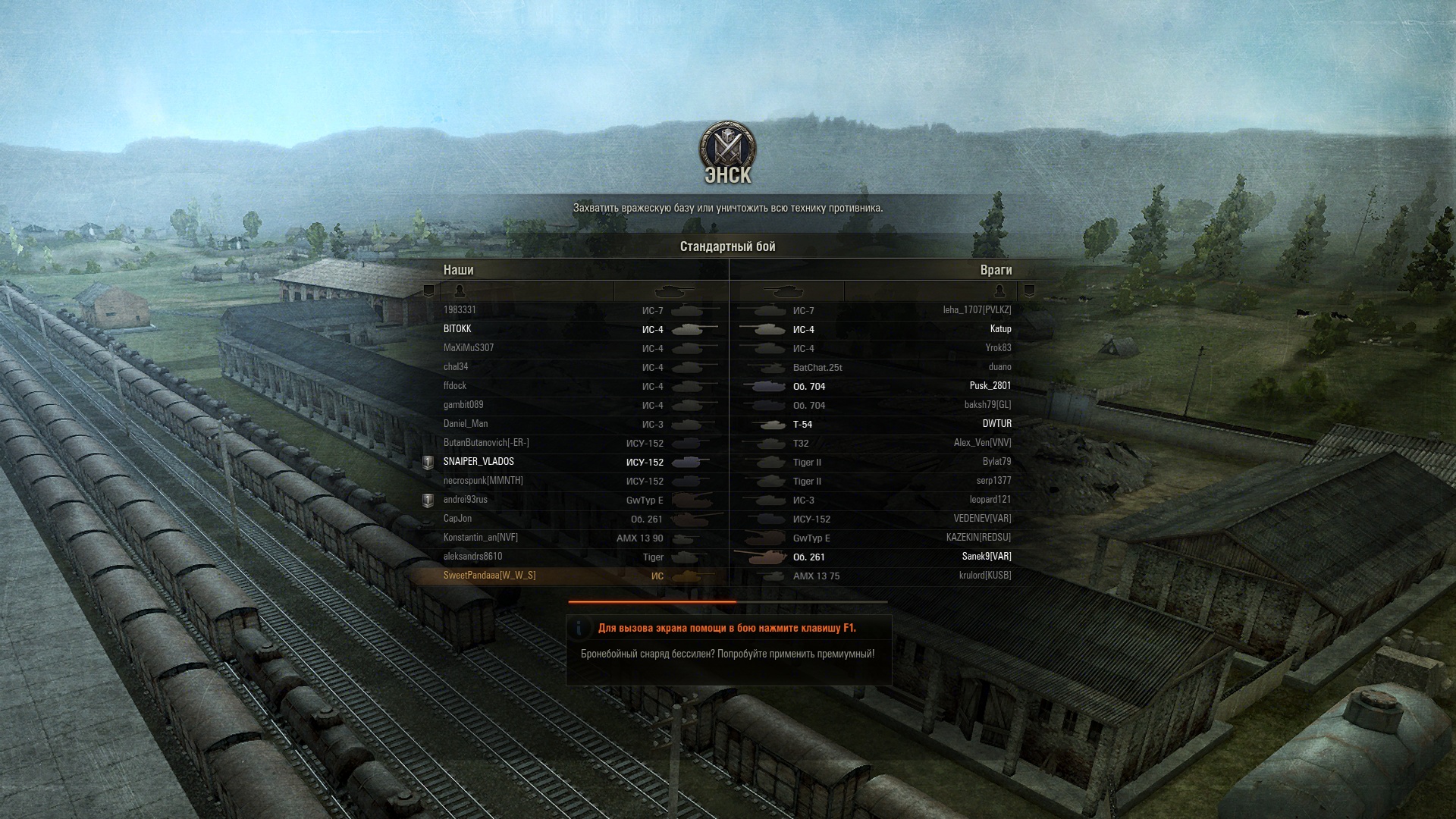Pick enemy krulord[KUSB] in AMX 13 75
1456x819 pixels.
(x=984, y=576)
